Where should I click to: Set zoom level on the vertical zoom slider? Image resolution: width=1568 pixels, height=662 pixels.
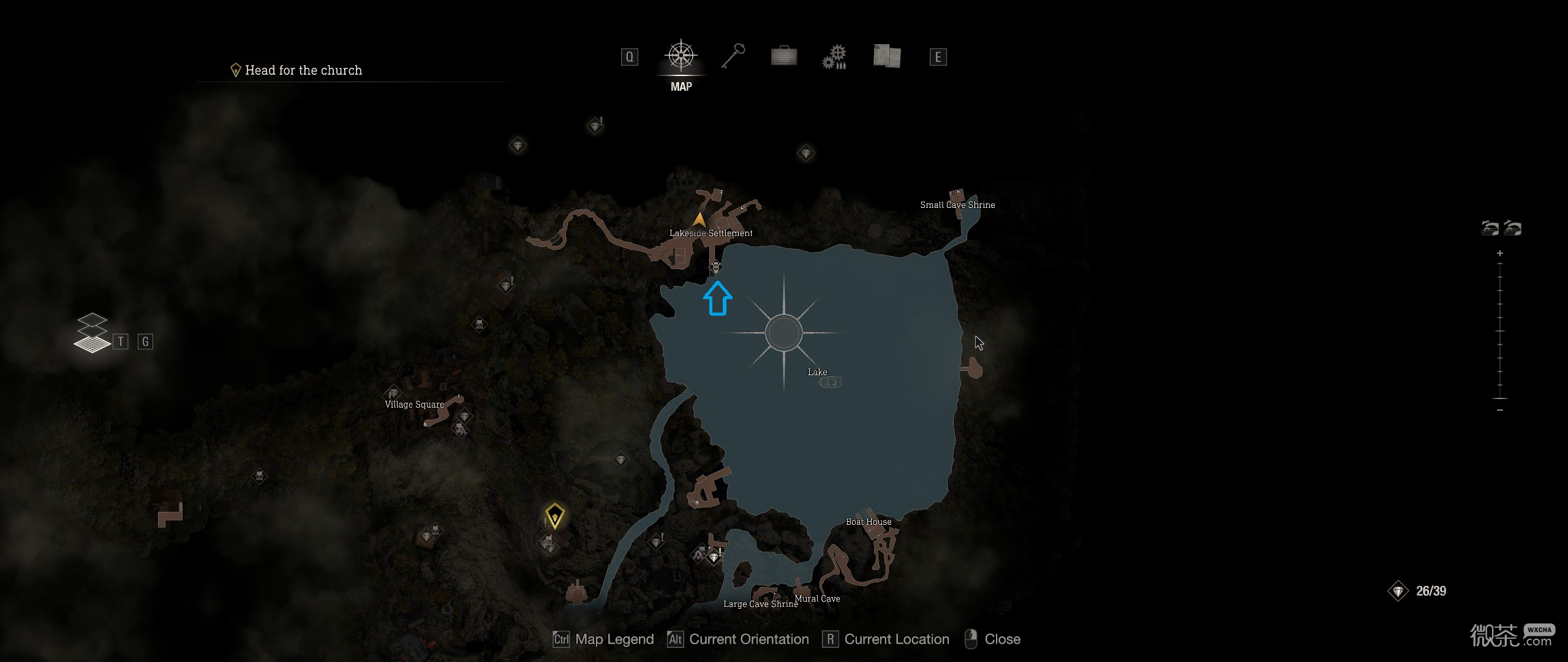[x=1500, y=331]
